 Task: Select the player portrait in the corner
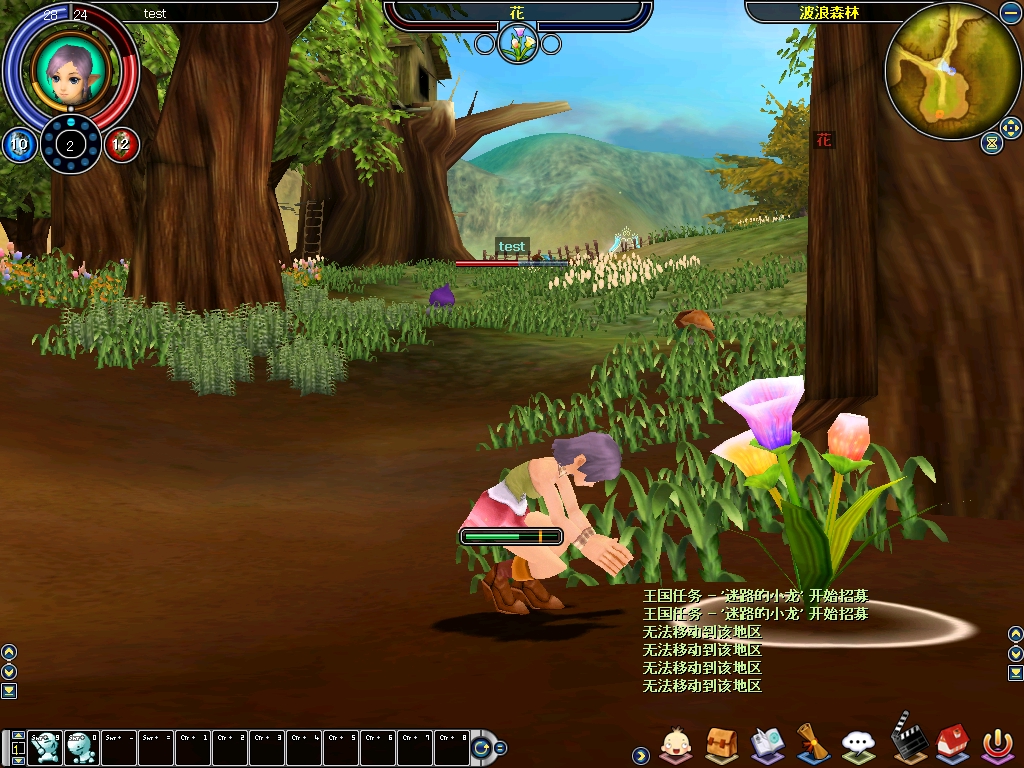click(70, 70)
